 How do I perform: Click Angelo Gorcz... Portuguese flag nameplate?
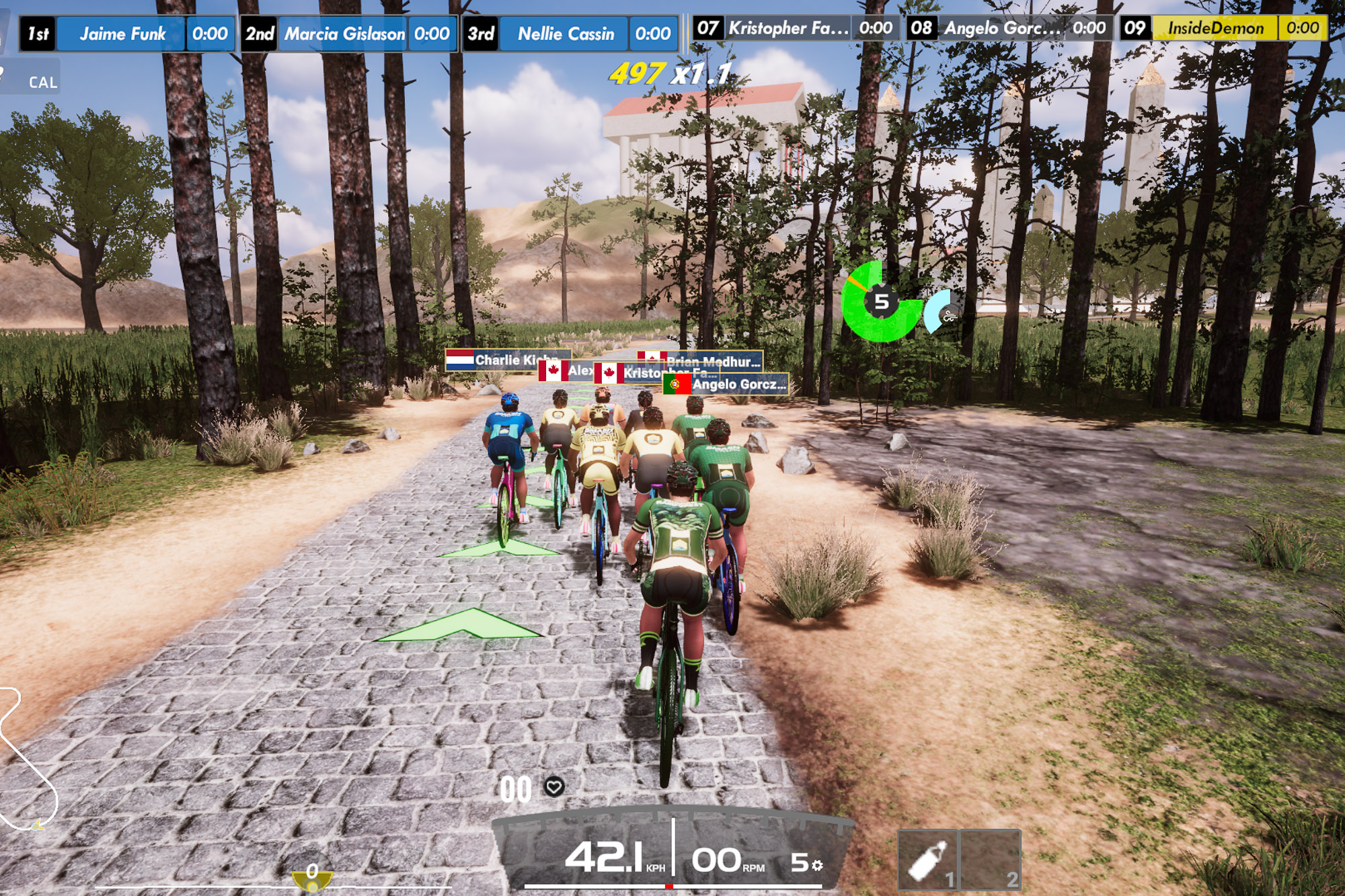tap(726, 384)
